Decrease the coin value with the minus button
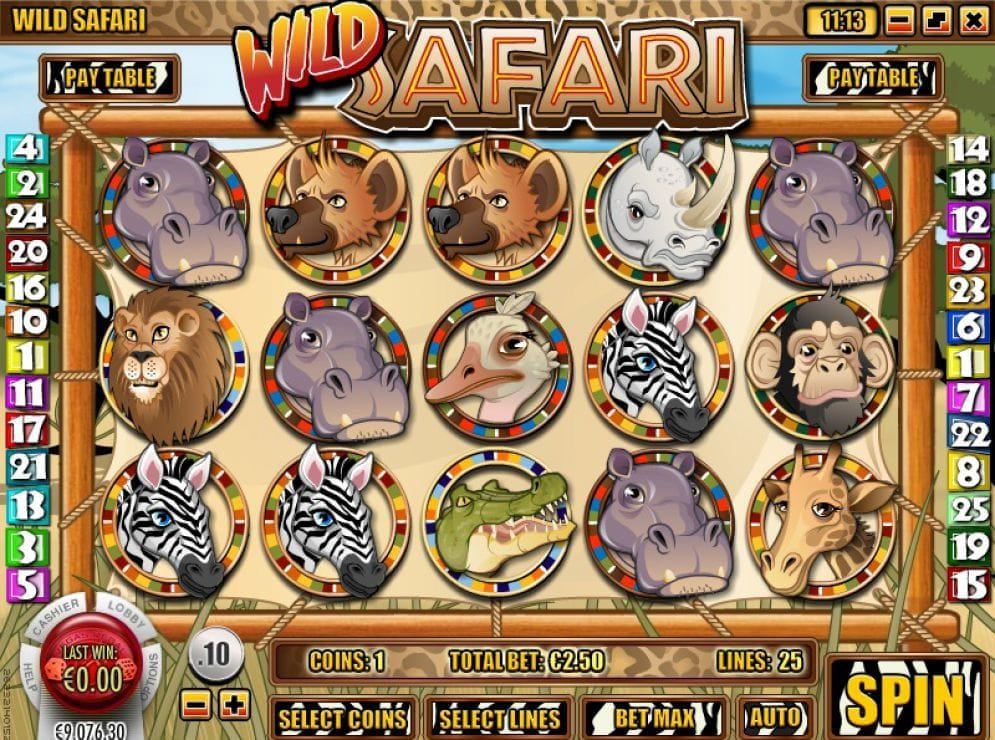The height and width of the screenshot is (740, 995). 198,704
